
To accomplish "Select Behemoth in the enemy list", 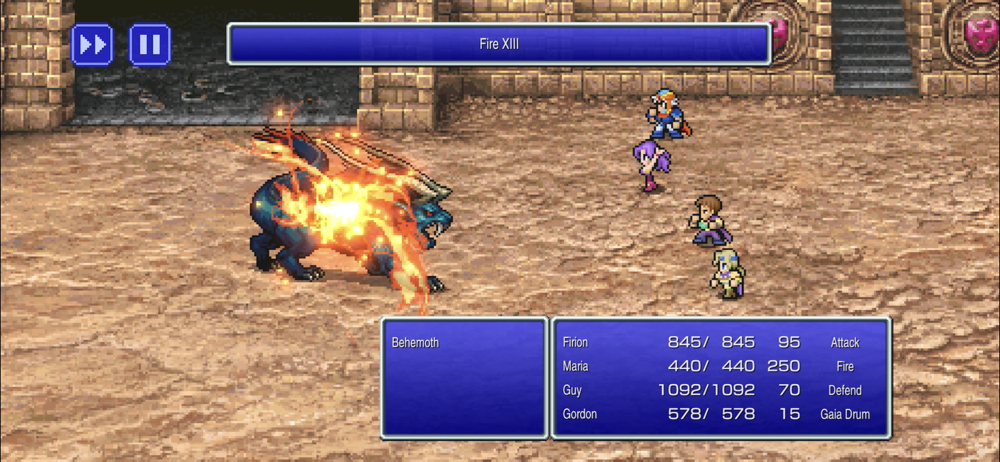I will click(x=416, y=343).
